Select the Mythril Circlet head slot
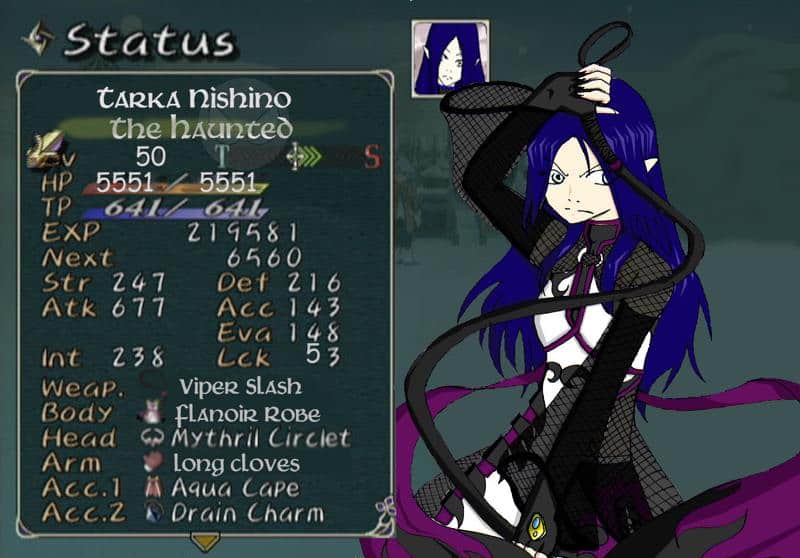This screenshot has width=800, height=558. pos(259,438)
